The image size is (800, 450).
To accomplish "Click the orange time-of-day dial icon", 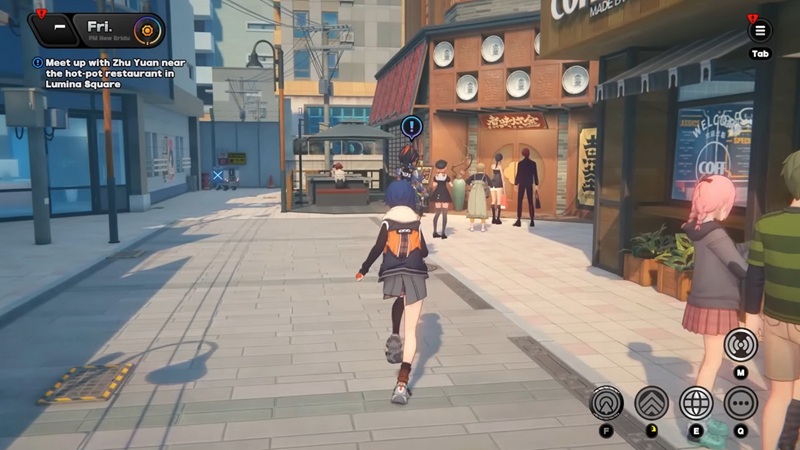I will pos(148,30).
